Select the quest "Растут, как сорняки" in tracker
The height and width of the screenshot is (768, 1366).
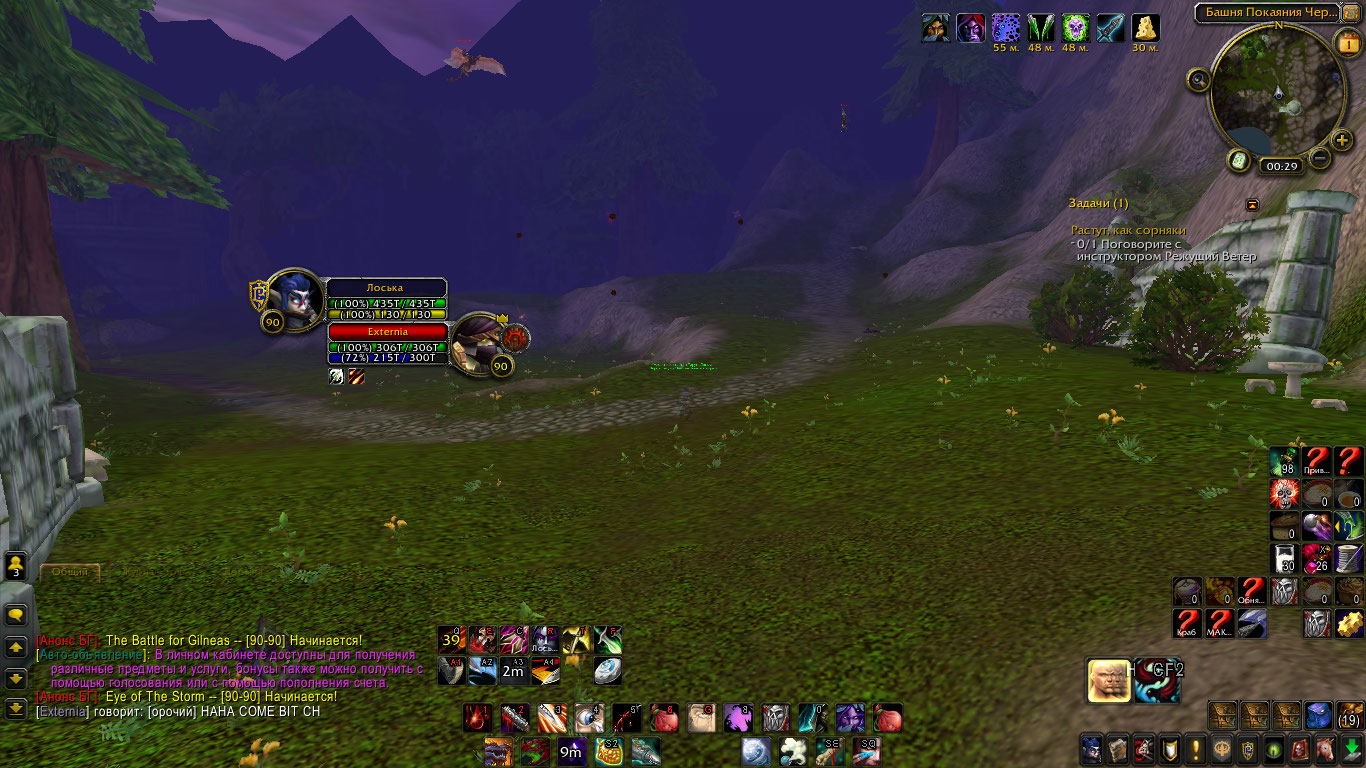tap(1128, 230)
